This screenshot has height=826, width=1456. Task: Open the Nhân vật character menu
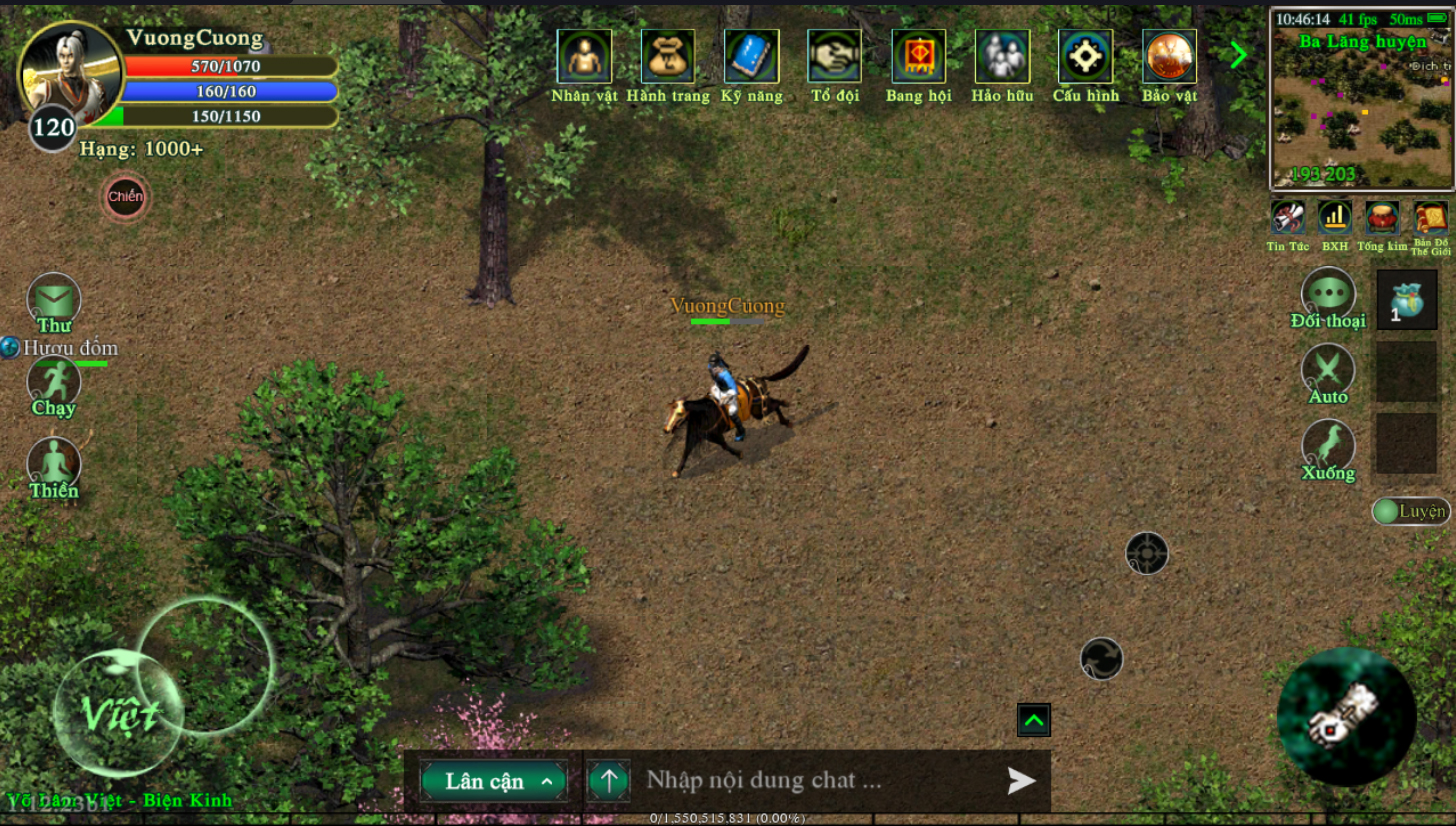click(584, 57)
